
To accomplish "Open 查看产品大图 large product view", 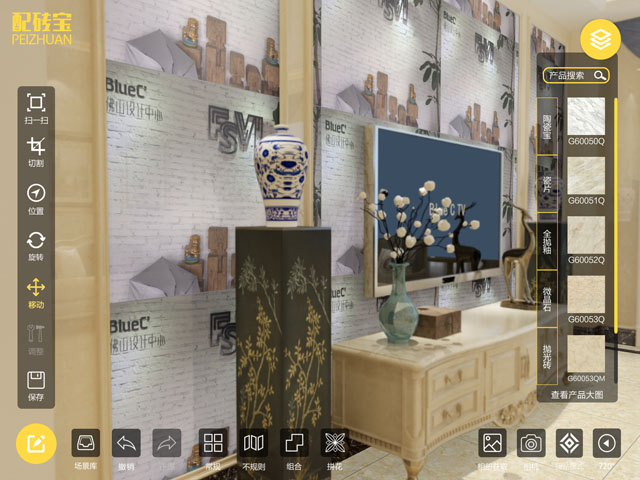I will (x=577, y=395).
